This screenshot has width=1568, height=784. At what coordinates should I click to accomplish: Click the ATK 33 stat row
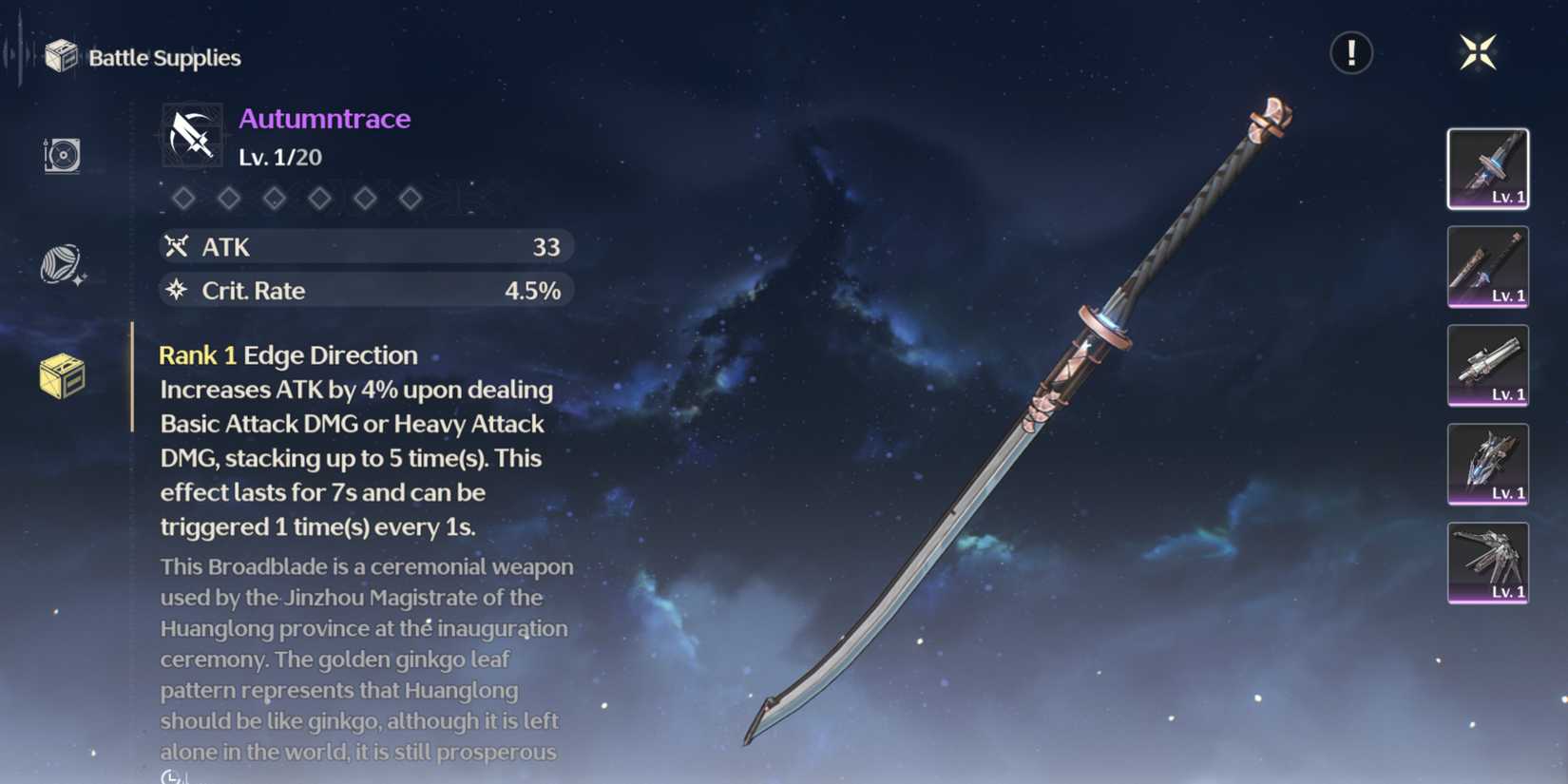coord(366,246)
